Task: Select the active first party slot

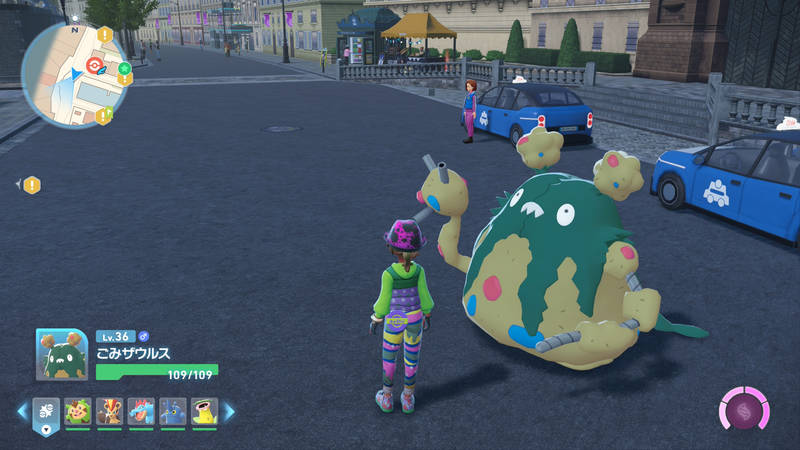Action: click(47, 411)
